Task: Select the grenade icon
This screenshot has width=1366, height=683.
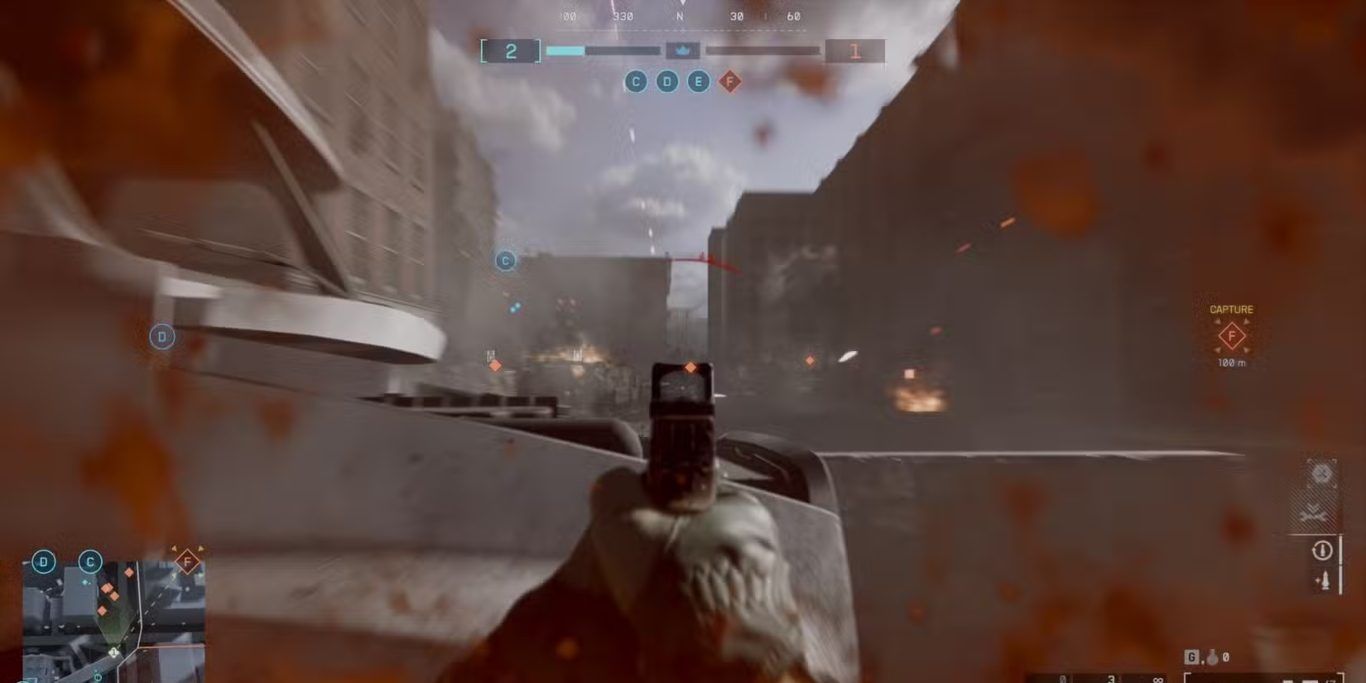Action: click(x=1211, y=657)
